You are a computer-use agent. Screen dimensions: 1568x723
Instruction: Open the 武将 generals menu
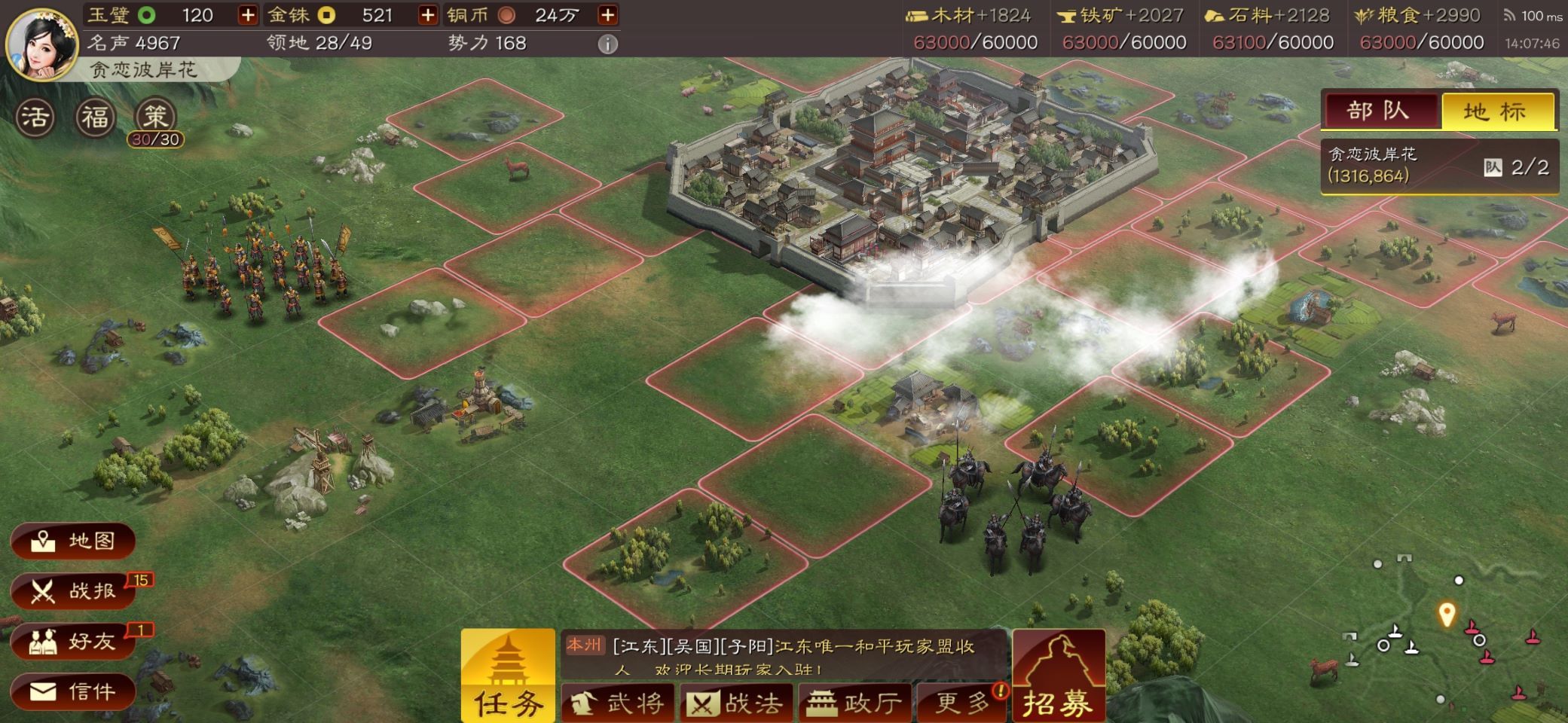(x=618, y=703)
